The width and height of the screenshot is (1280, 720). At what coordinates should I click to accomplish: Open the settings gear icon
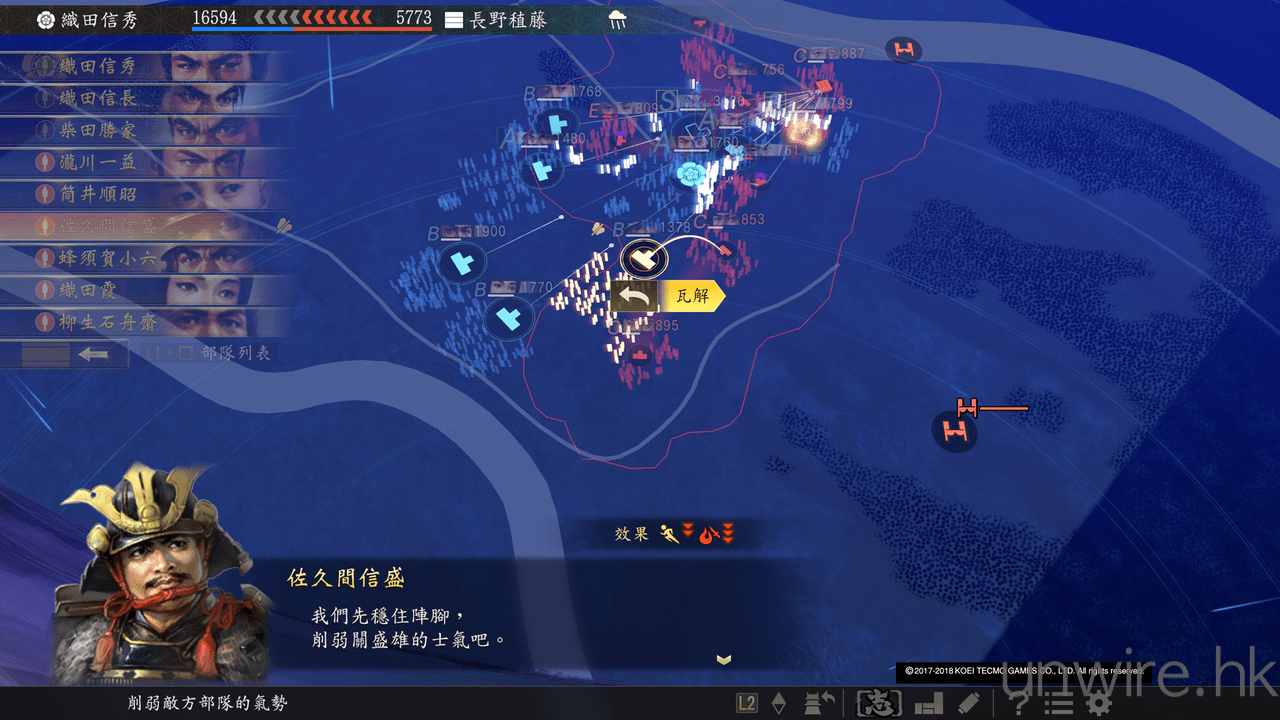pos(1100,704)
